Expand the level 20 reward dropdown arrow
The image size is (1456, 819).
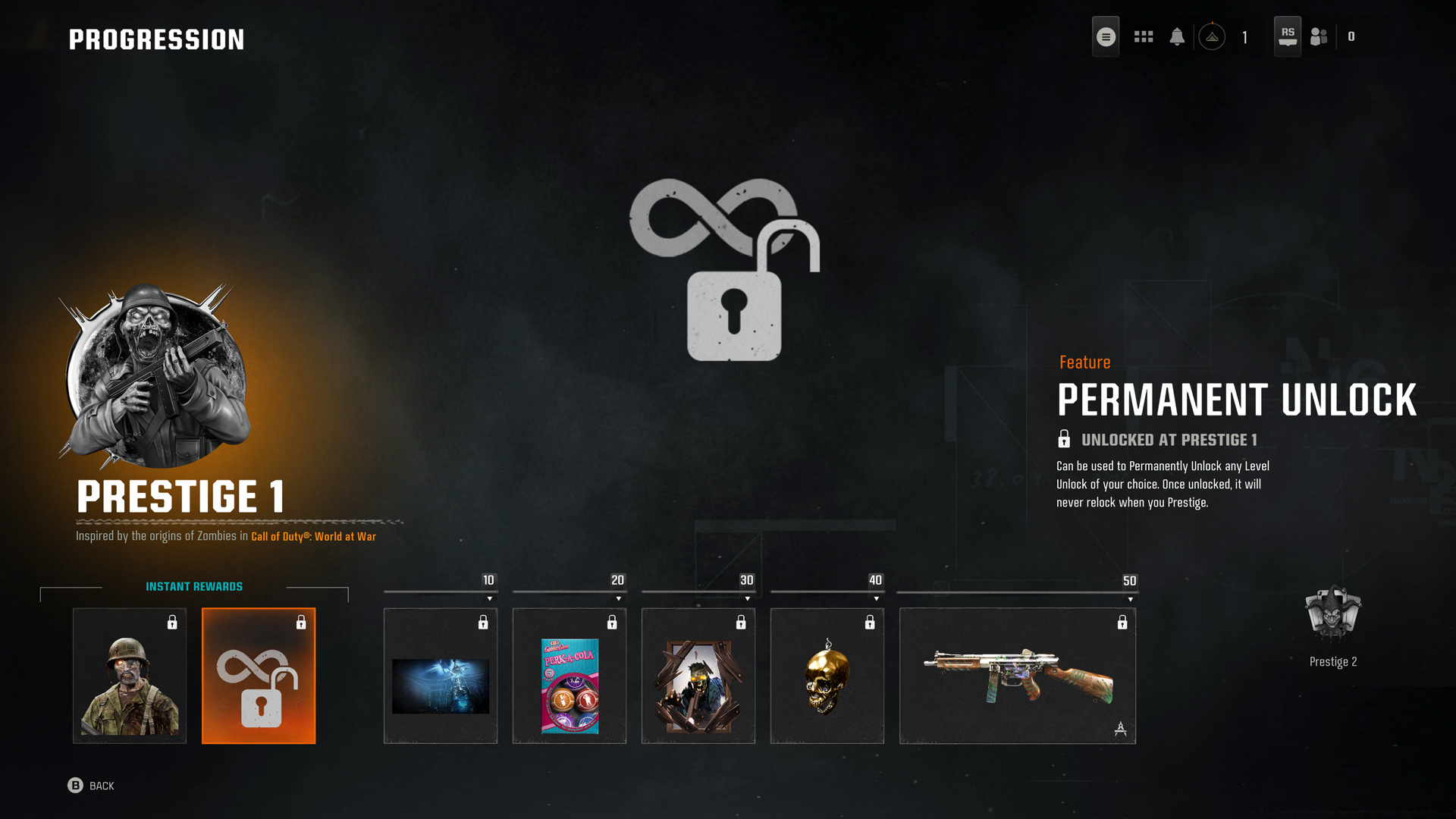[619, 598]
